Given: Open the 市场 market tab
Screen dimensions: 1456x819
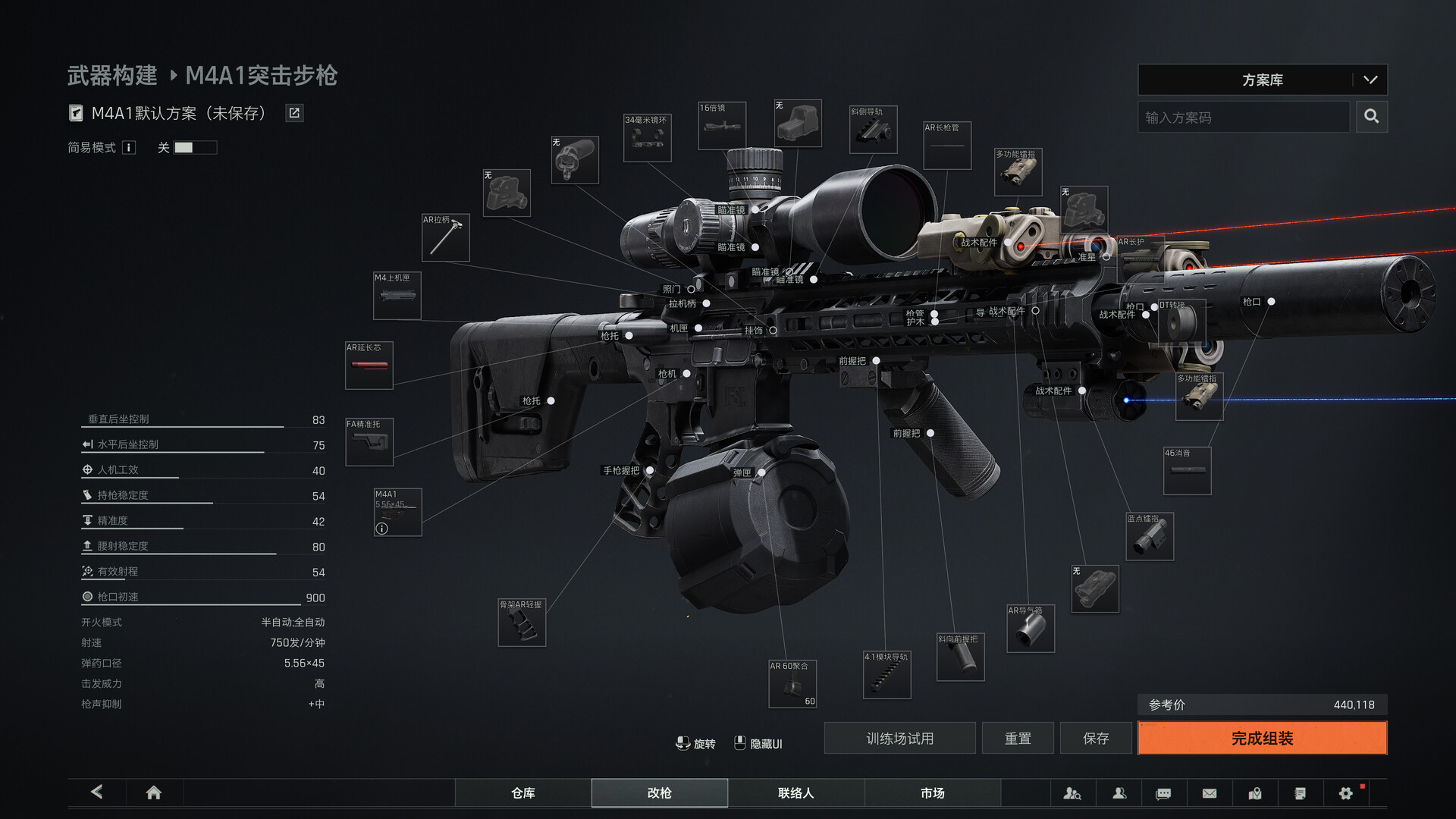Looking at the screenshot, I should [932, 792].
